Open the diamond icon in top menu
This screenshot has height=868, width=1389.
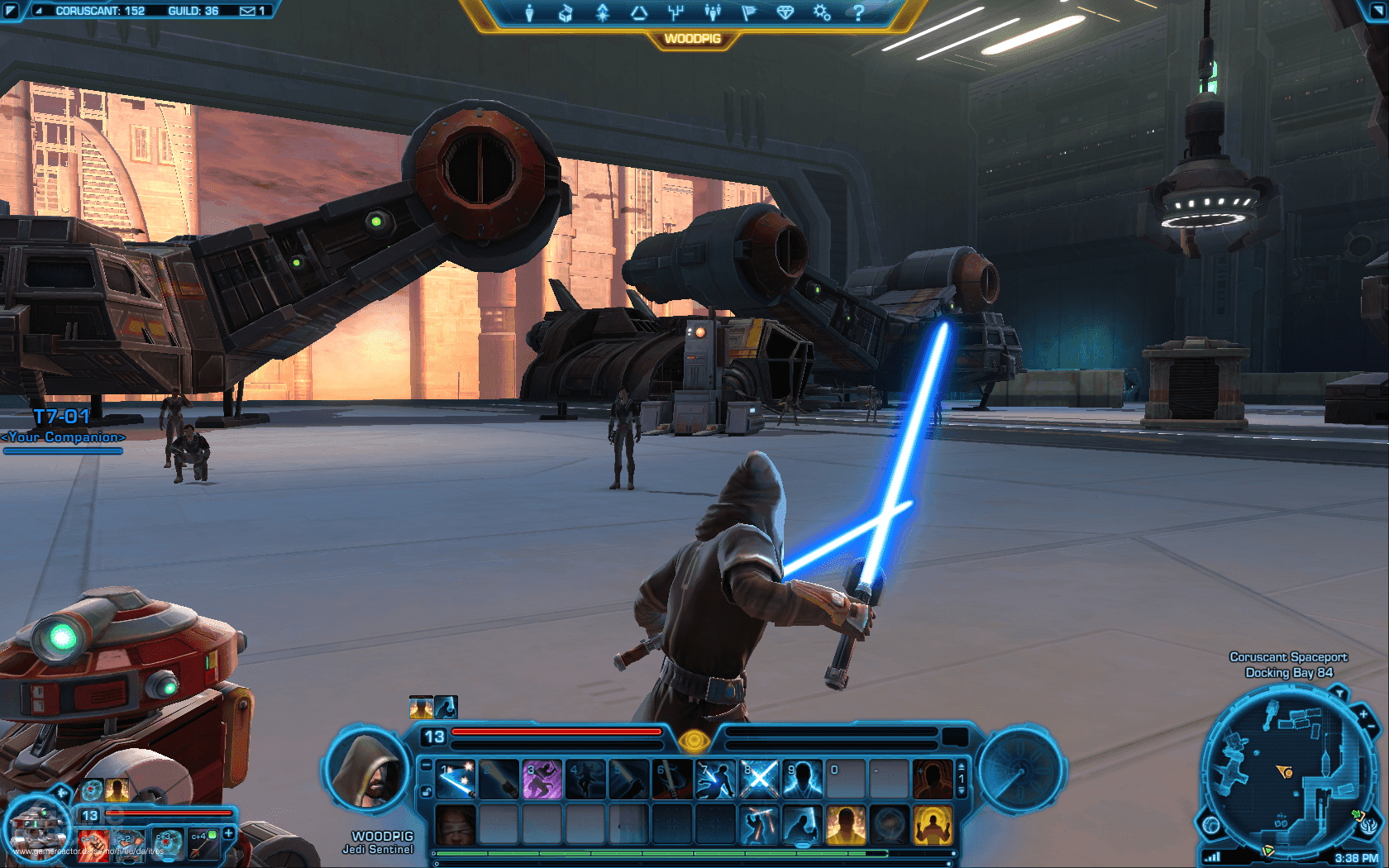point(785,12)
